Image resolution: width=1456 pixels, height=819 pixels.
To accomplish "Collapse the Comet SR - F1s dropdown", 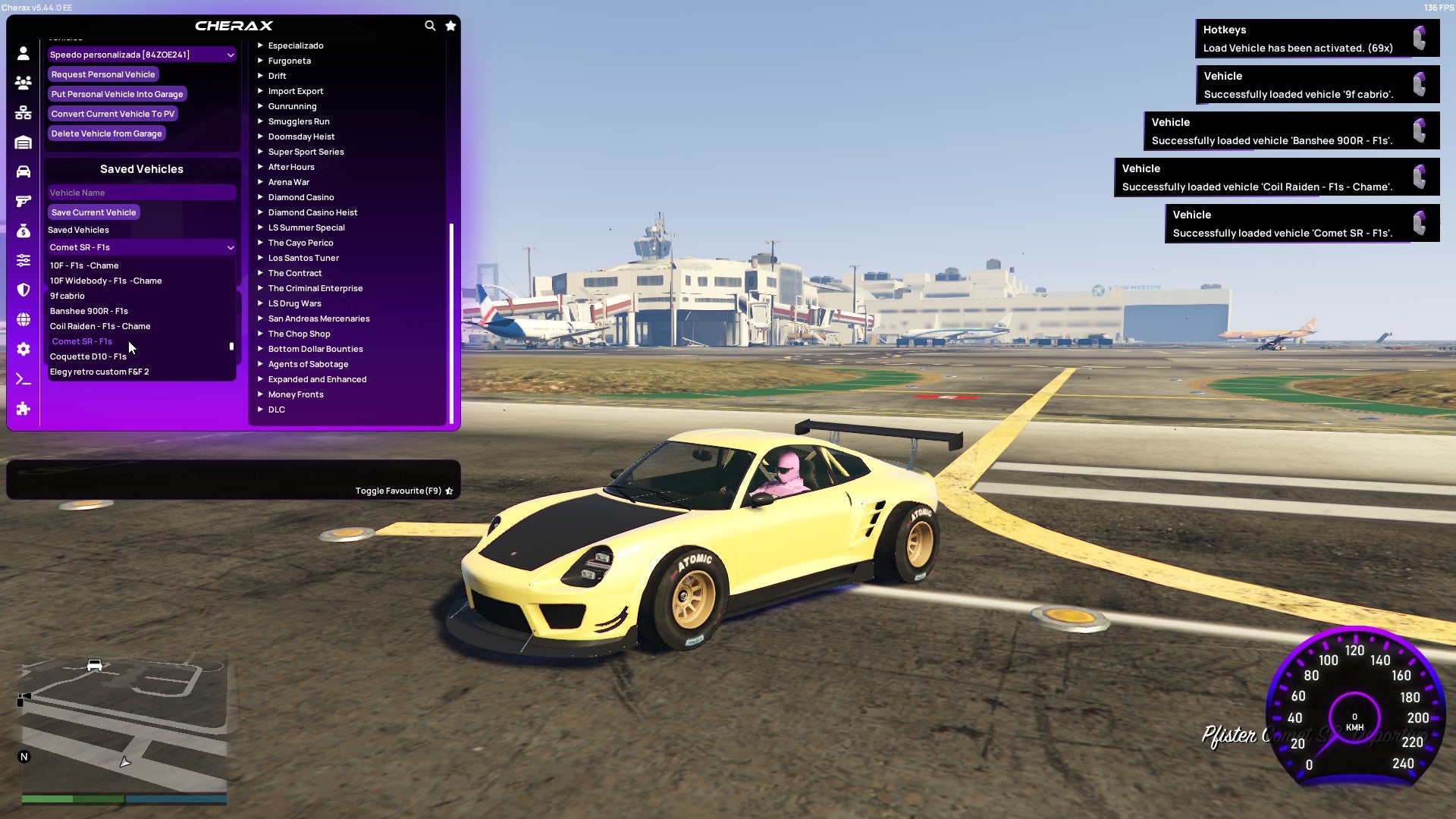I will coord(141,247).
